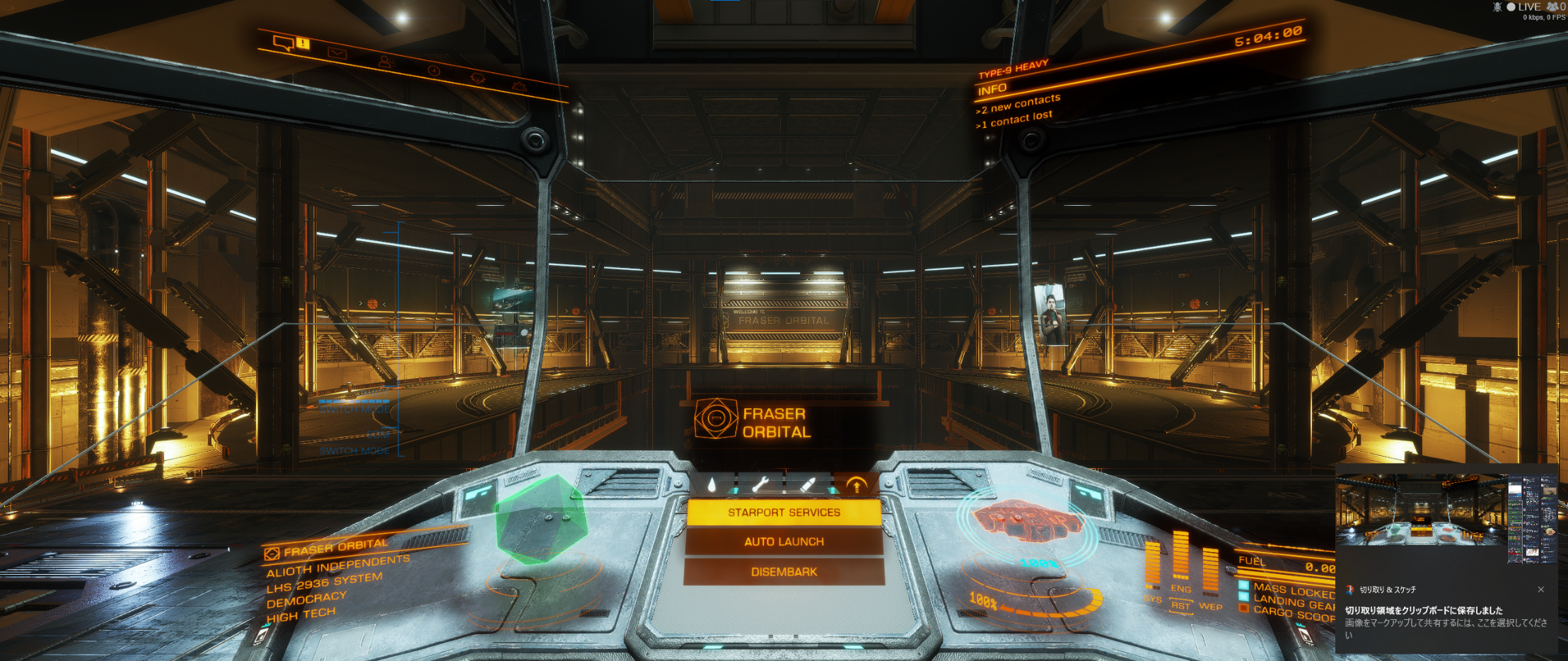Screen dimensions: 1568x661
Task: Select the Auto Launch option
Action: click(x=784, y=542)
